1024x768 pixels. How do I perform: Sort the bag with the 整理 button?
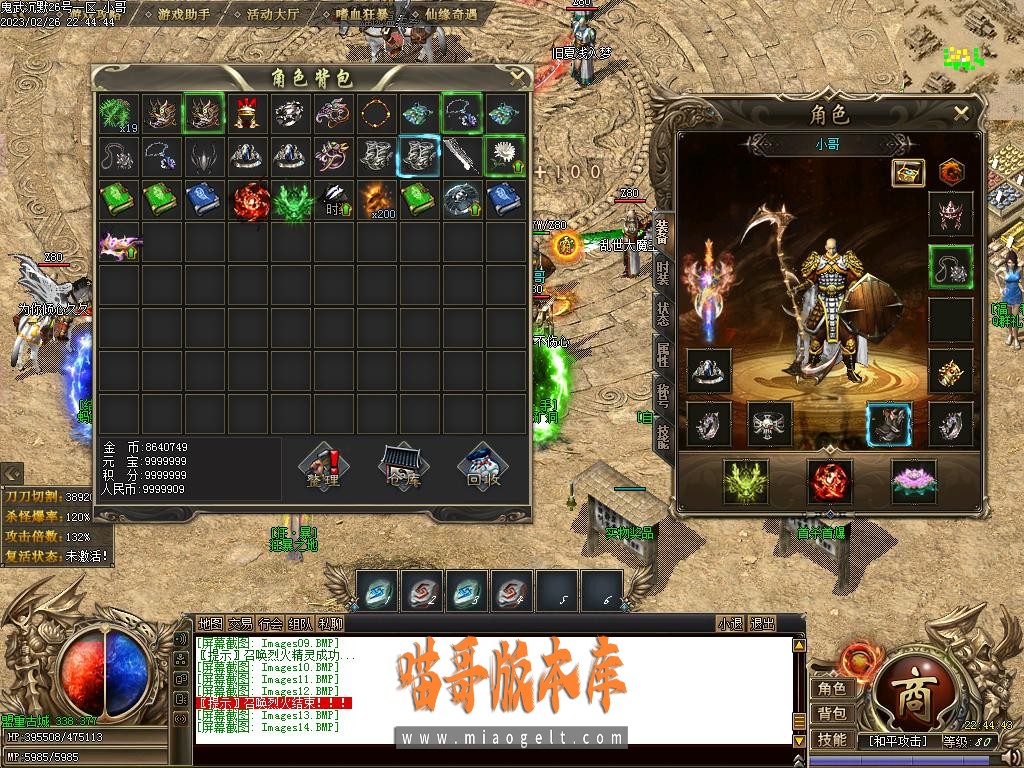(x=323, y=467)
